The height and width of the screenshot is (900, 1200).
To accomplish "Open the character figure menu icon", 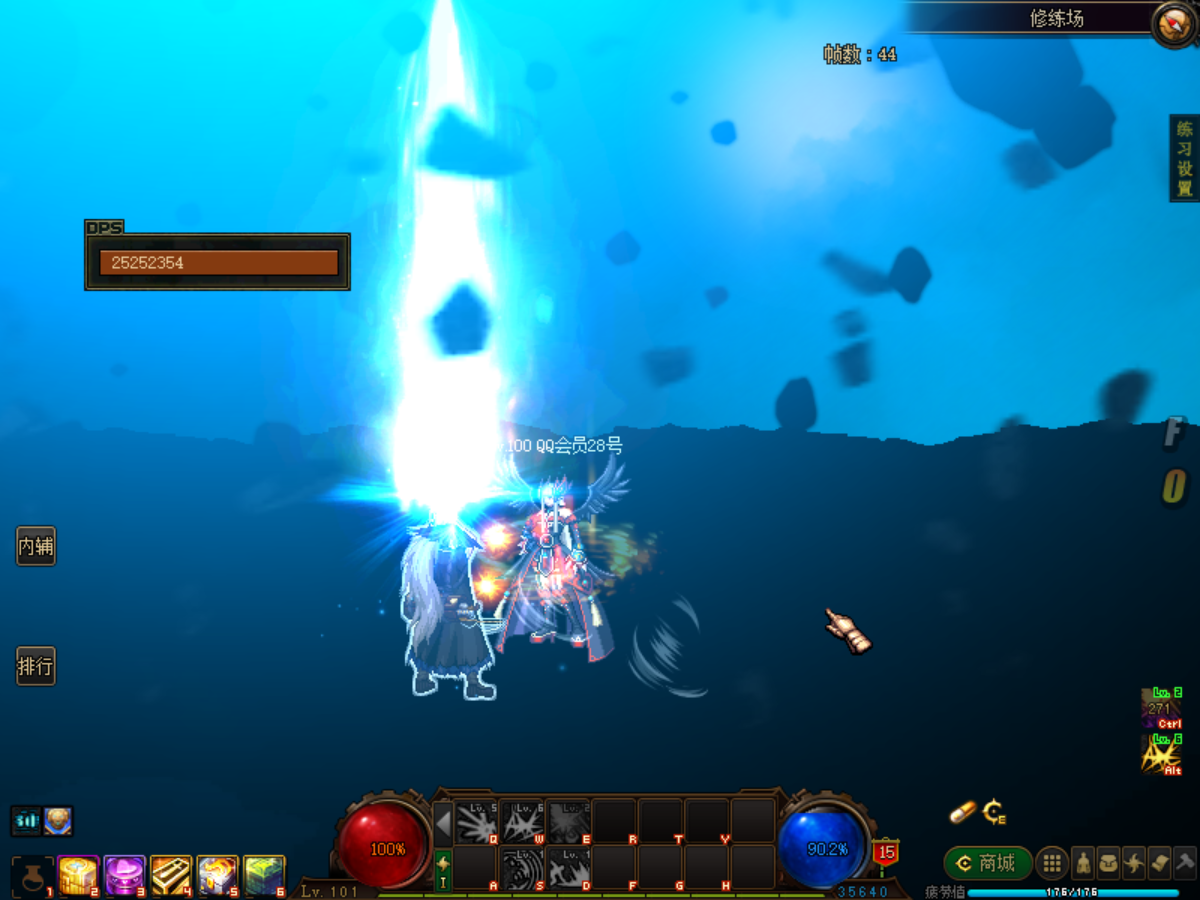I will [1083, 863].
